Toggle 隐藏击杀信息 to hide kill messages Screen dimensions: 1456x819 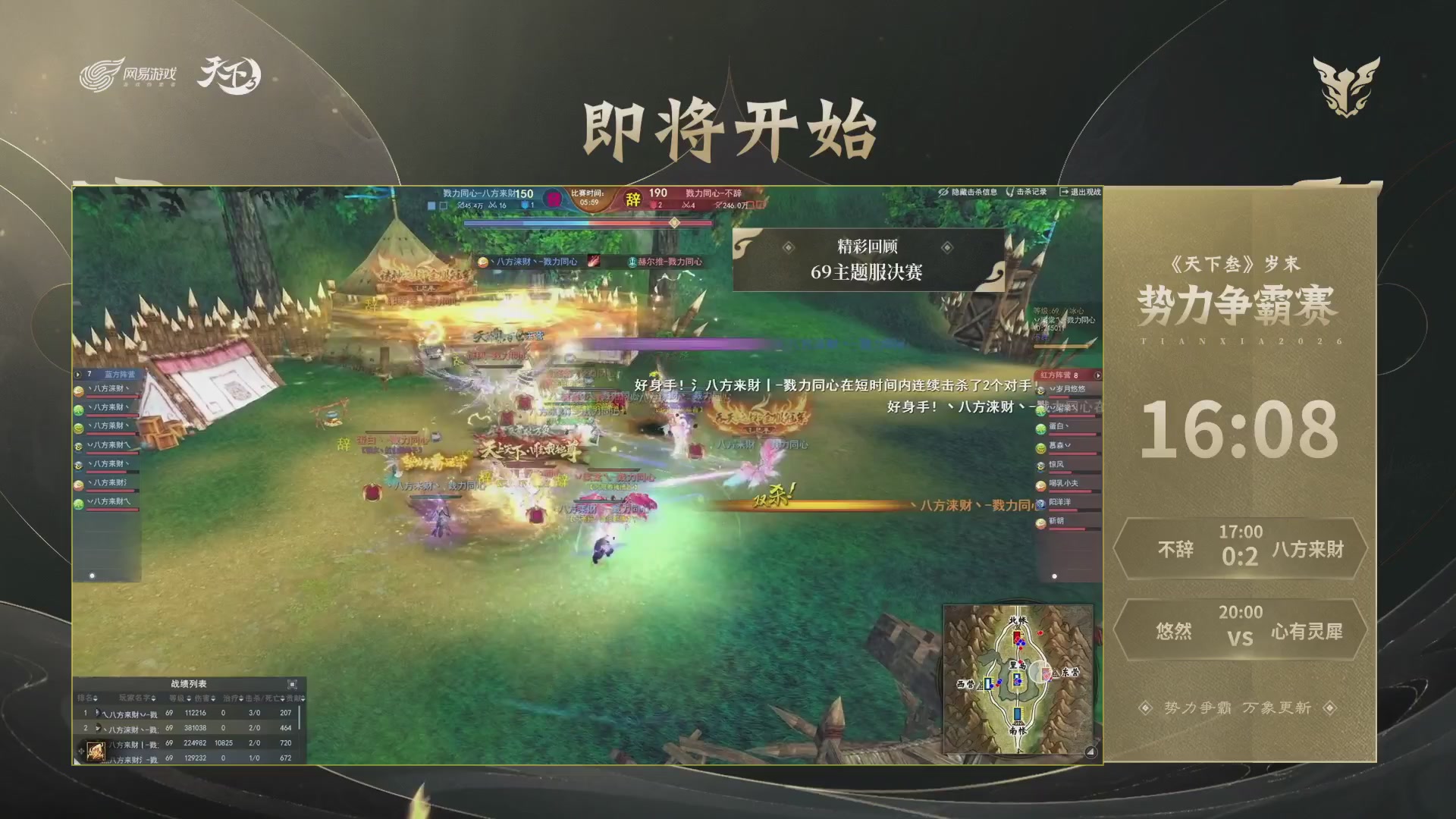click(973, 192)
